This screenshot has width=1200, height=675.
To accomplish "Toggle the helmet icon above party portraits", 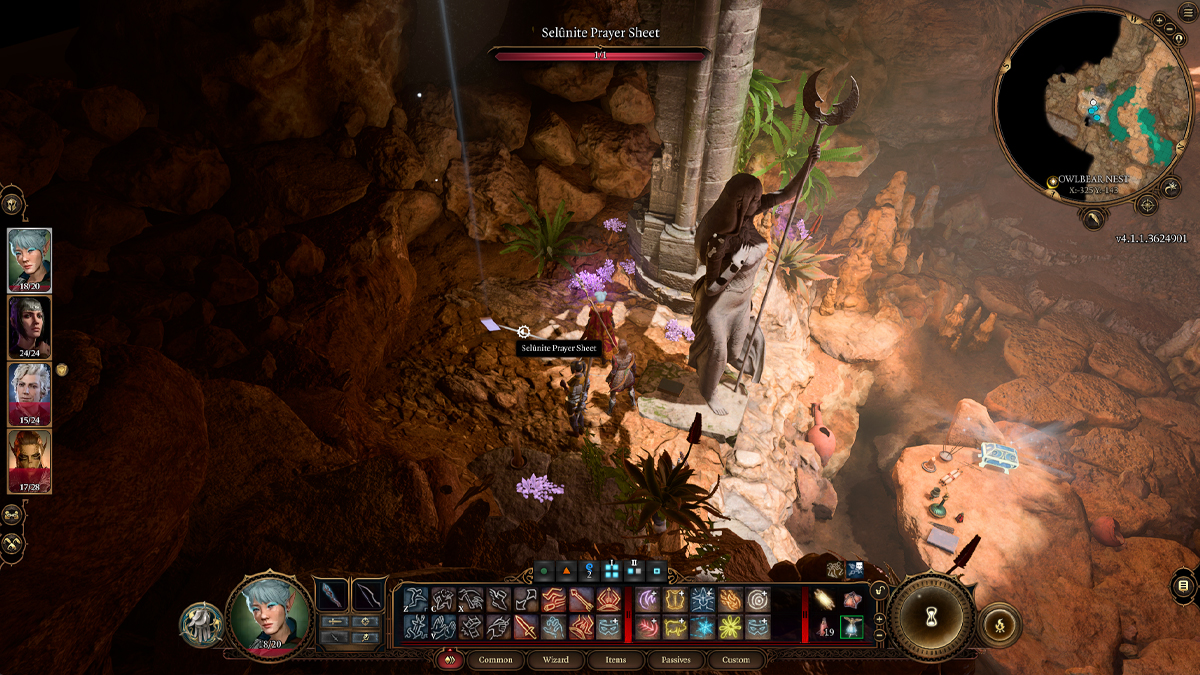I will click(12, 201).
